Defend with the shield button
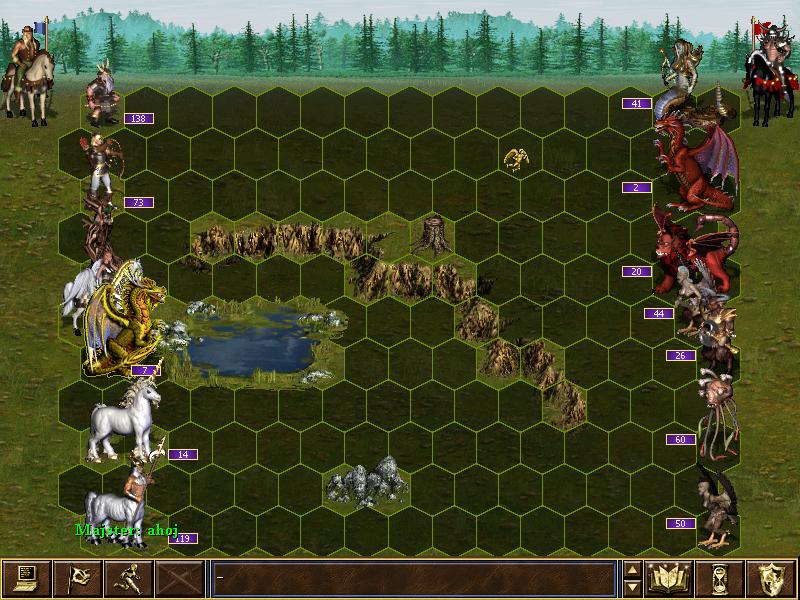Viewport: 800px width, 600px height. point(772,577)
